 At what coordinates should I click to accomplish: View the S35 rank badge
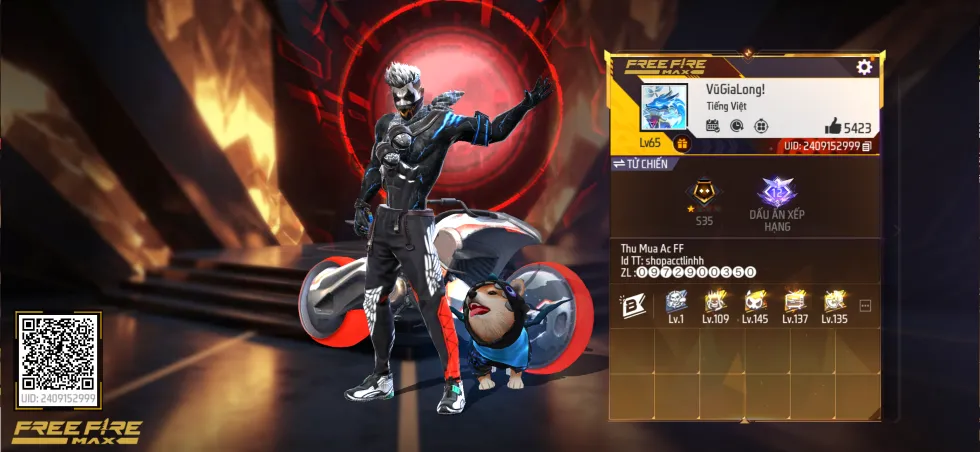704,196
